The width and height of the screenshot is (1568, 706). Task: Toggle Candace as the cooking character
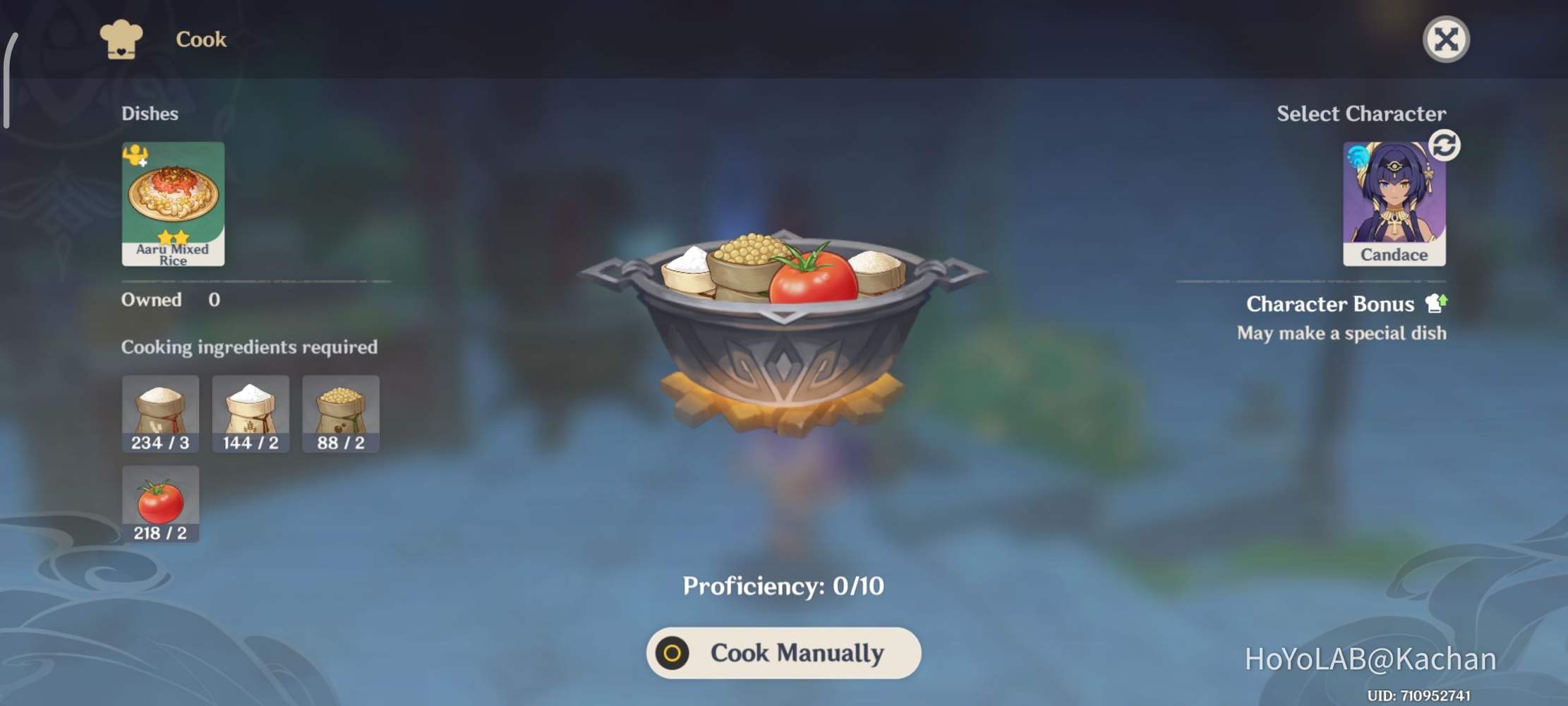[x=1394, y=200]
